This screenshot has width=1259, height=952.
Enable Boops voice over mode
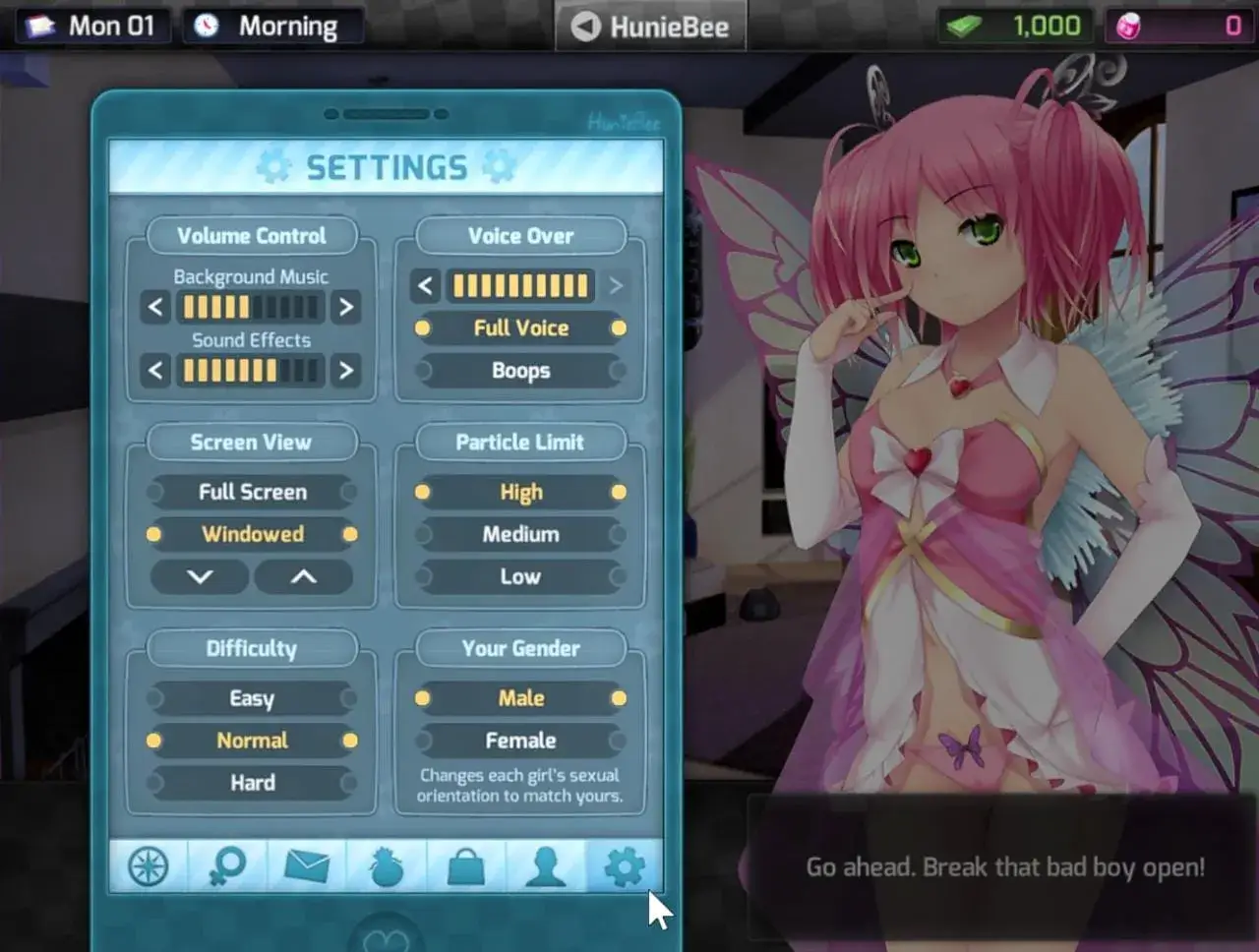520,371
